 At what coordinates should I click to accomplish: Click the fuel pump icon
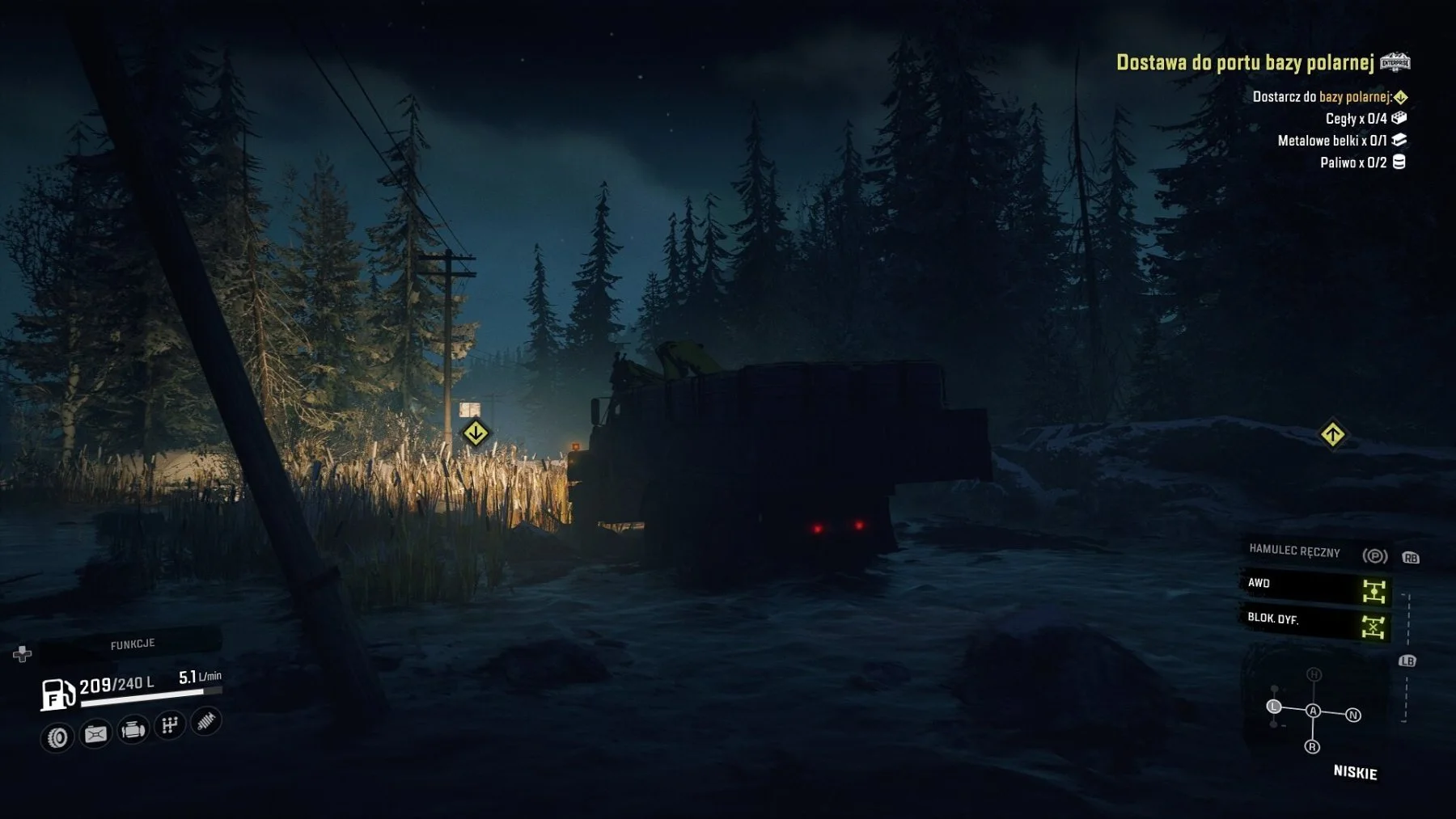point(57,694)
